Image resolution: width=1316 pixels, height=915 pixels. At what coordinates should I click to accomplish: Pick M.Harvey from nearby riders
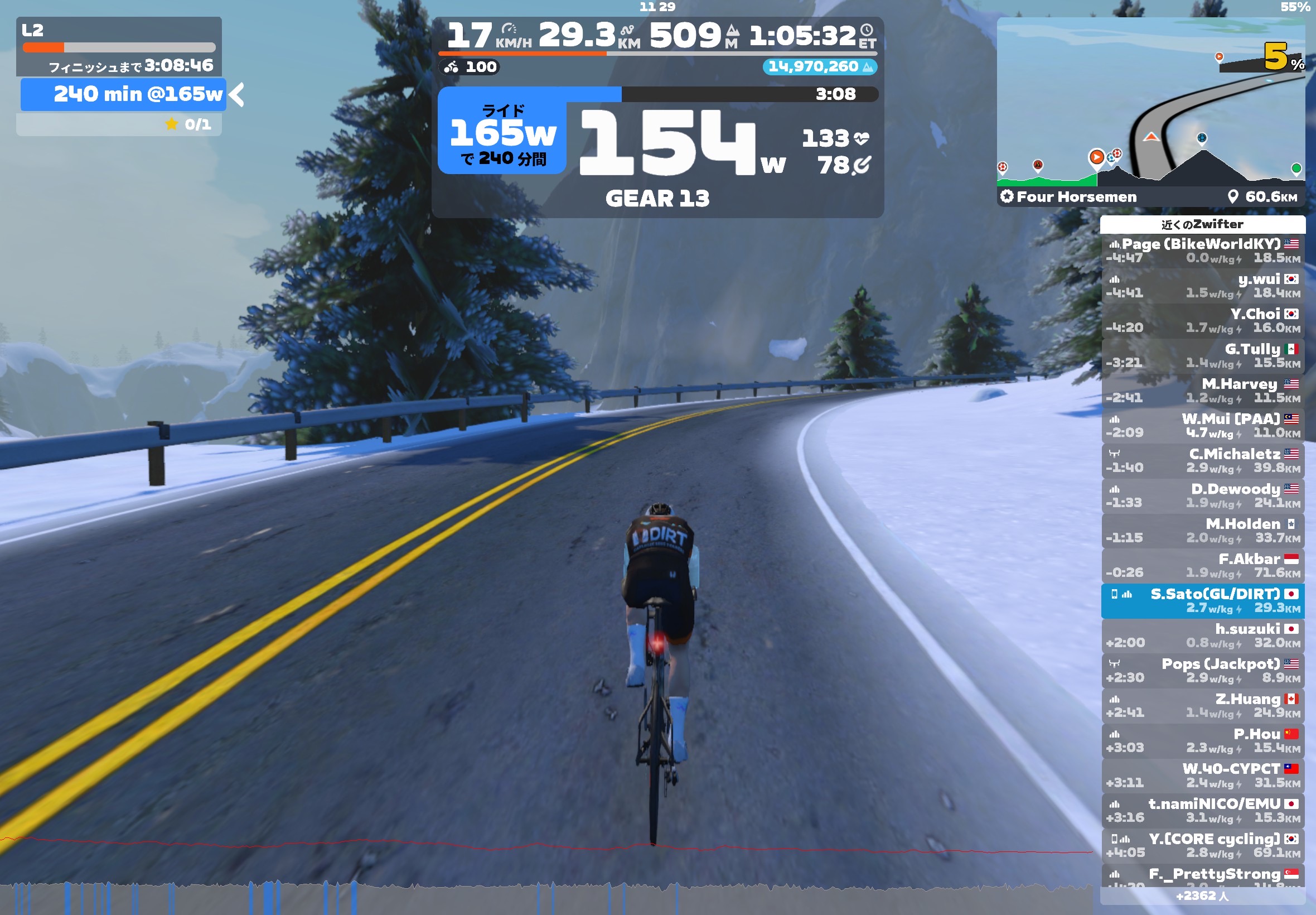(1202, 391)
